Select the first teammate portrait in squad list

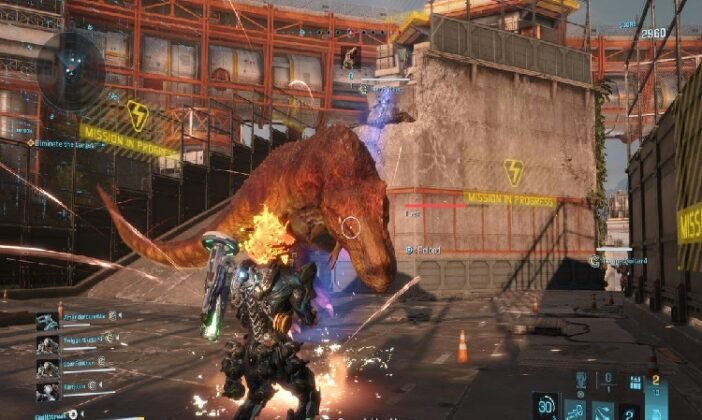[x=47, y=321]
